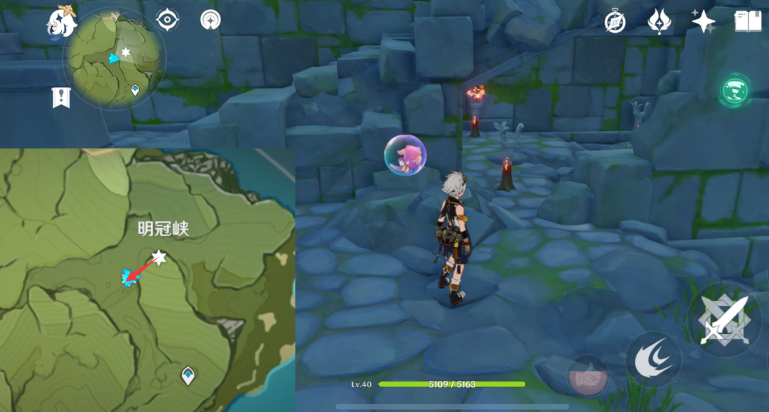Open the circular minimap
Image resolution: width=769 pixels, height=412 pixels.
[x=115, y=58]
